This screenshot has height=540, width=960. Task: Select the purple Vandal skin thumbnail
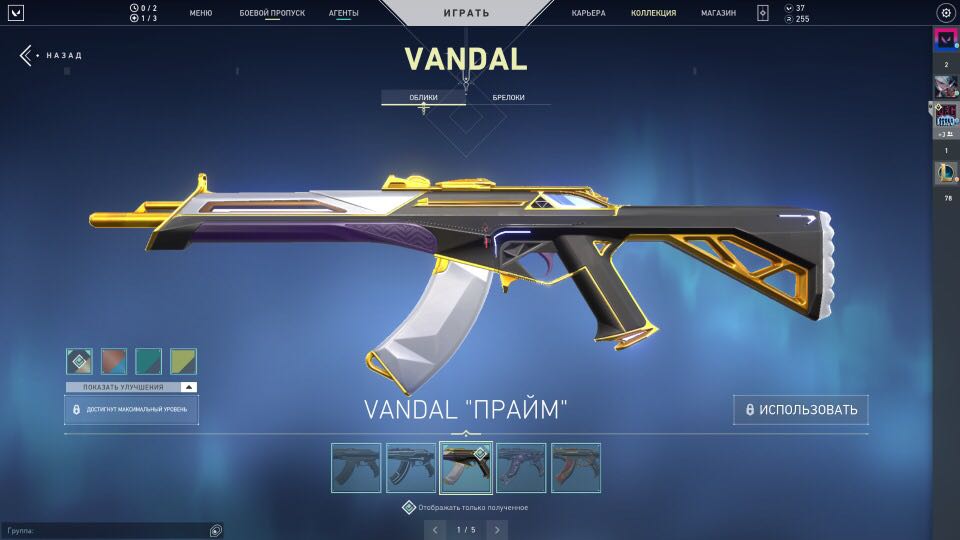[521, 468]
